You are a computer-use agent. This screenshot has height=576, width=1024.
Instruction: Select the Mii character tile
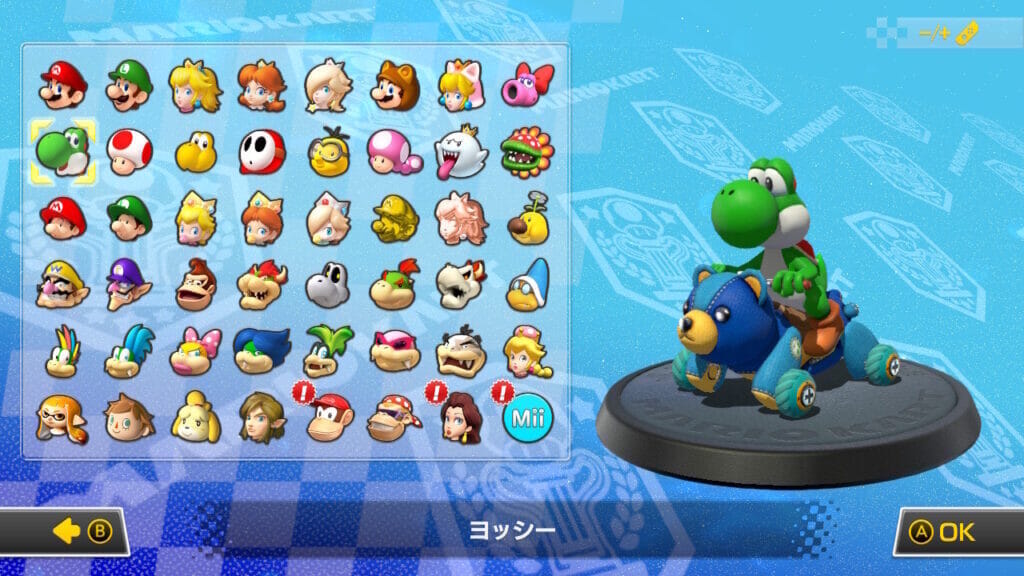pos(526,417)
